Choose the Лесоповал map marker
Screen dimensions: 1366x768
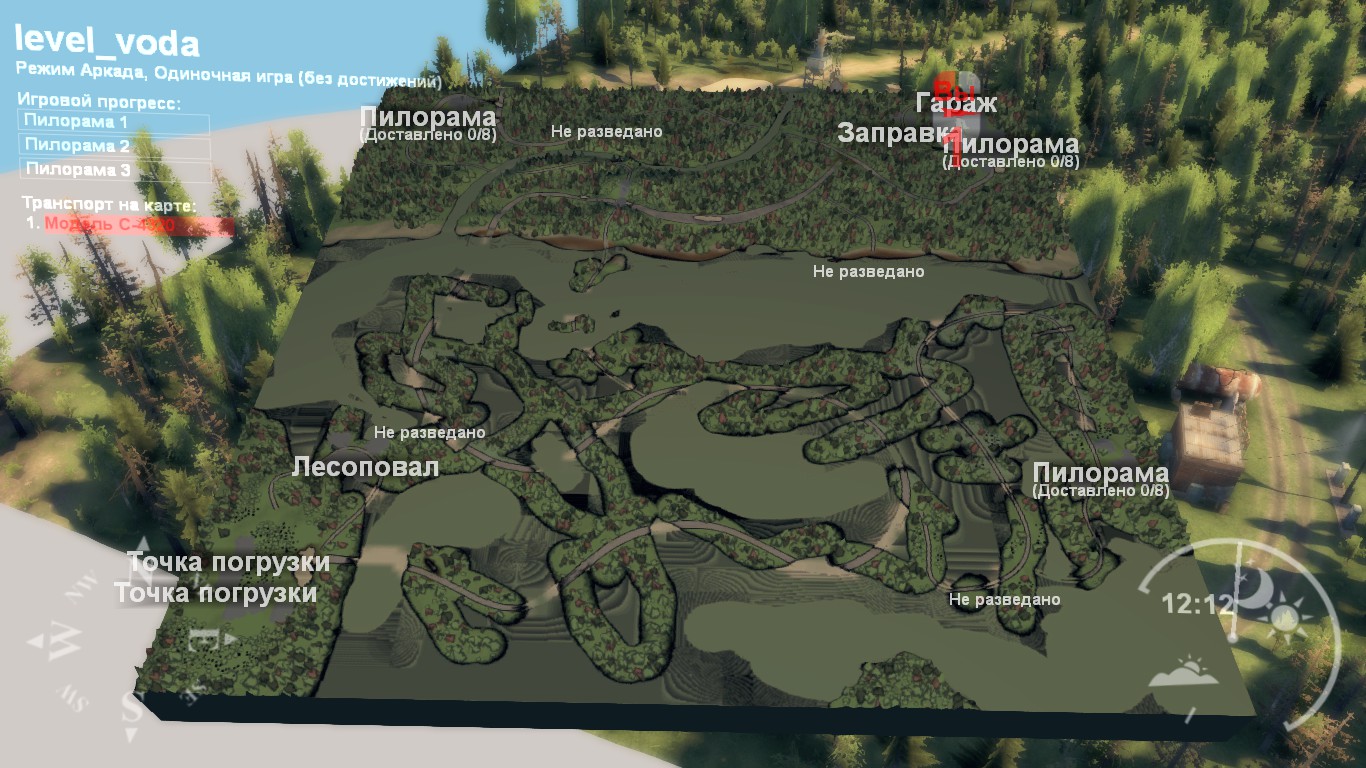click(365, 466)
